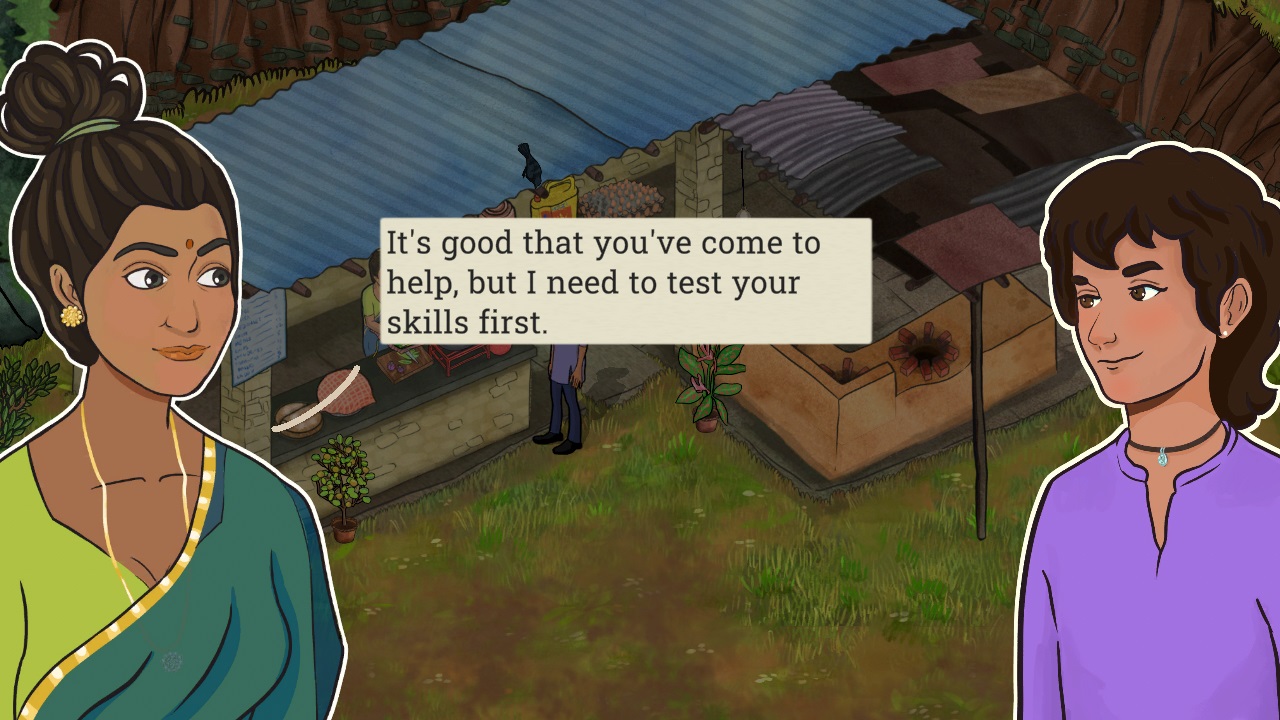Image resolution: width=1280 pixels, height=720 pixels.
Task: Select the pink rolled mat on the shelf
Action: pos(498,209)
